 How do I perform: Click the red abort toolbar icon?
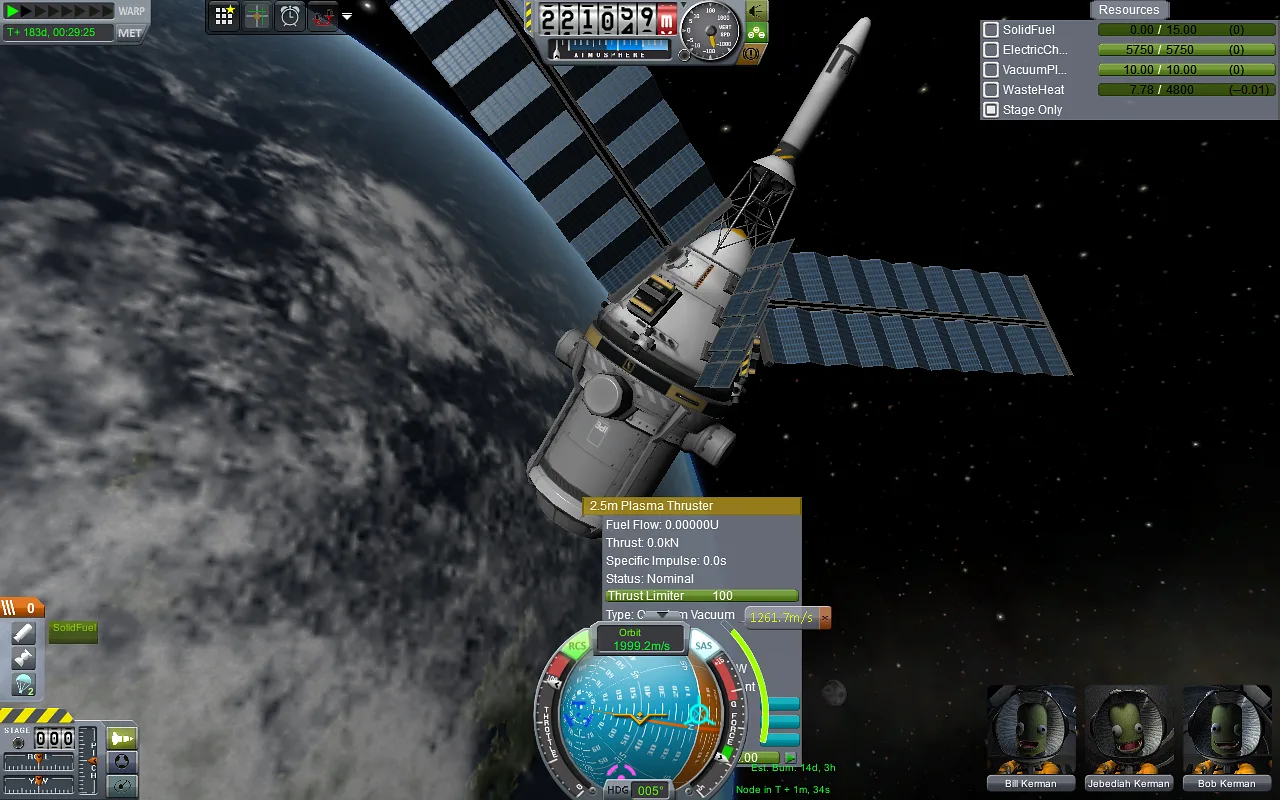point(323,15)
